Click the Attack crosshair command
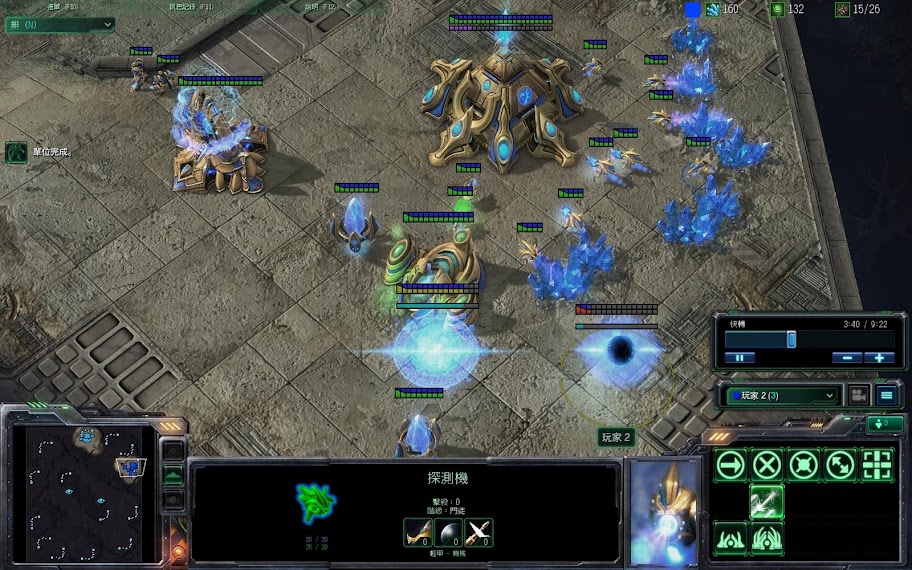This screenshot has height=570, width=912. coord(877,465)
